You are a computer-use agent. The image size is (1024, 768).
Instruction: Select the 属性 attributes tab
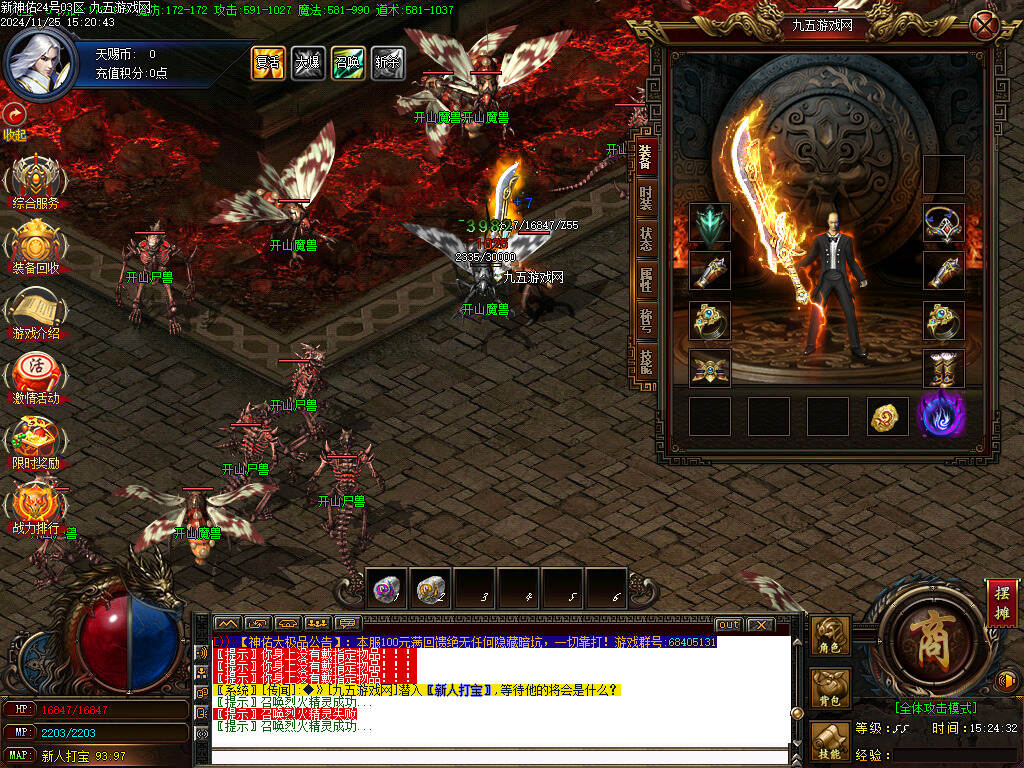(x=646, y=281)
